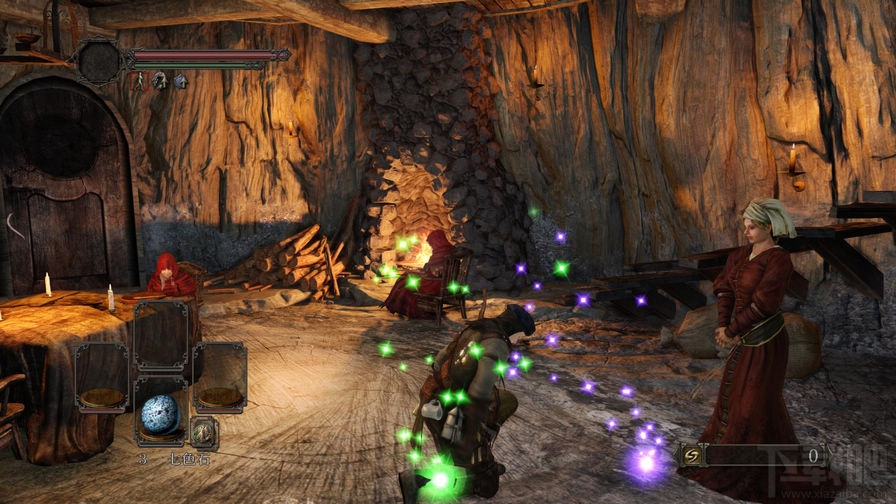The width and height of the screenshot is (896, 504).
Task: Click the octagonal emblem beside the health bar
Action: [x=99, y=62]
